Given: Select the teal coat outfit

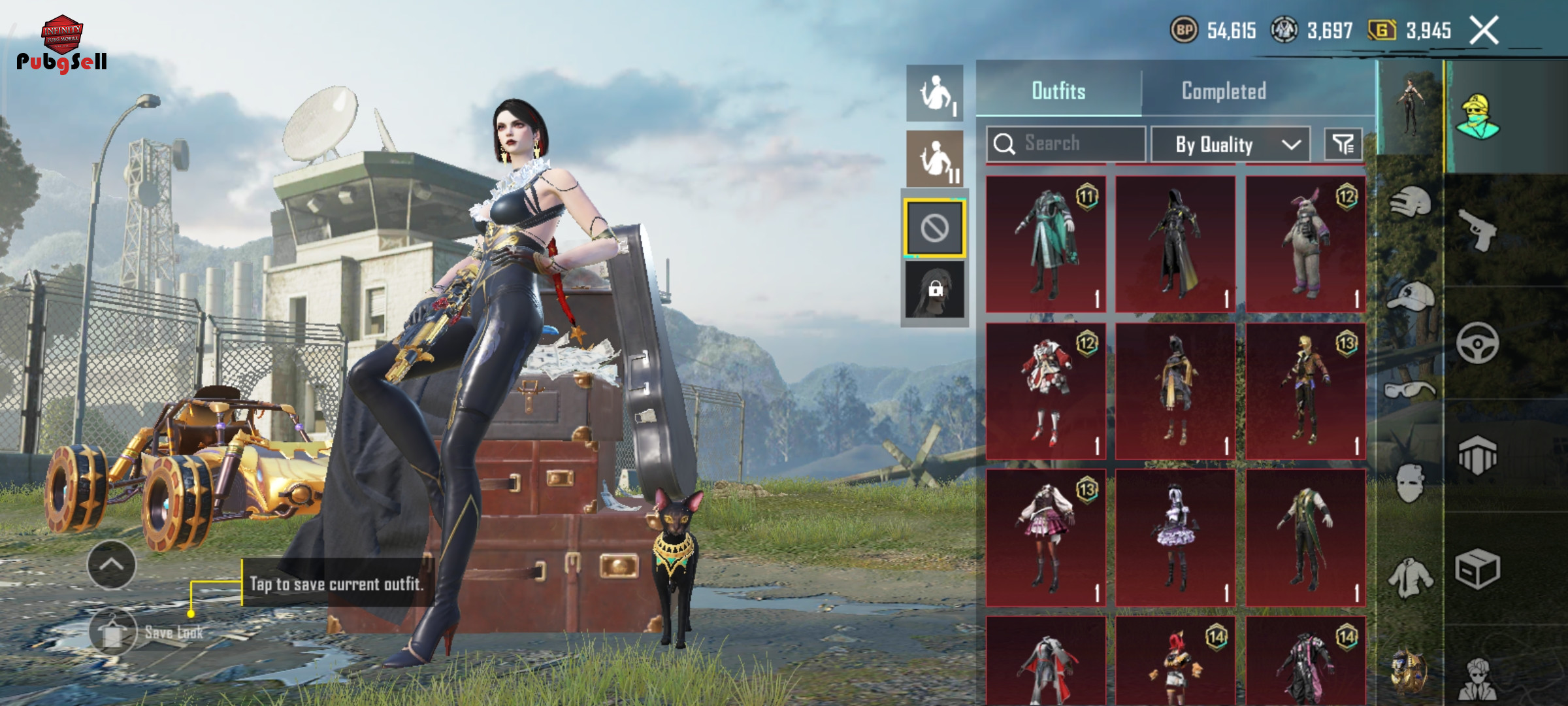Looking at the screenshot, I should (x=1046, y=244).
